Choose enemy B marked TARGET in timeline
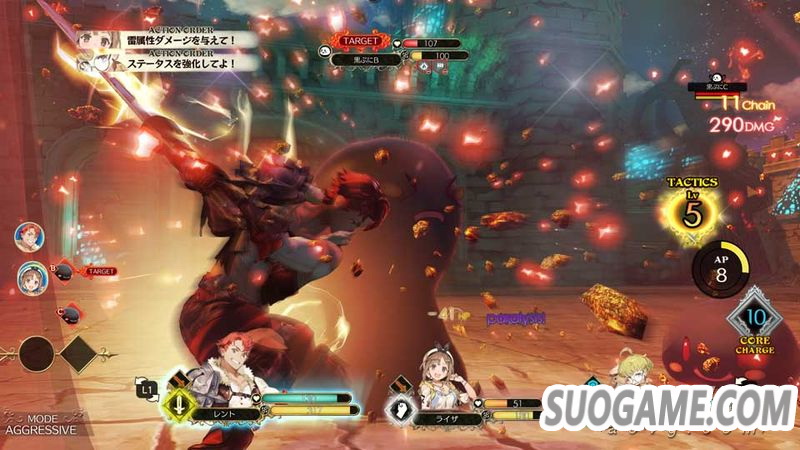Image resolution: width=800 pixels, height=450 pixels. 62,271
